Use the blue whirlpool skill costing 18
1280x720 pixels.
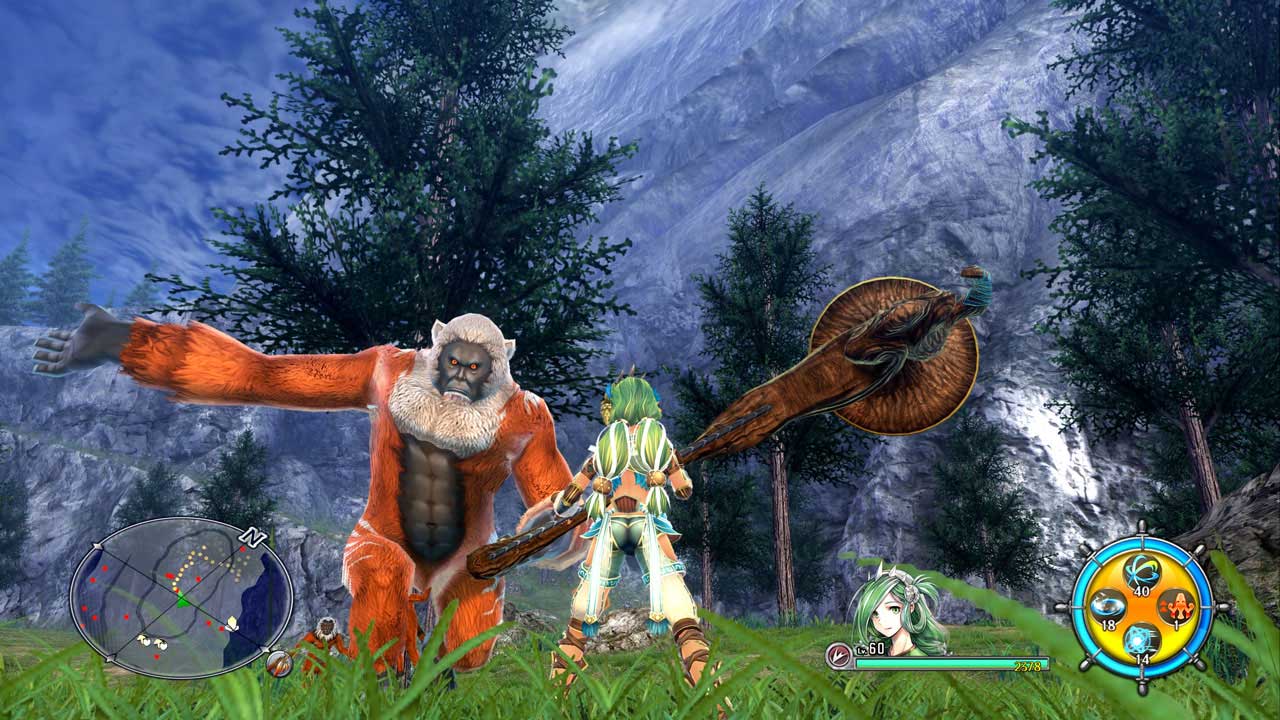(x=1106, y=606)
